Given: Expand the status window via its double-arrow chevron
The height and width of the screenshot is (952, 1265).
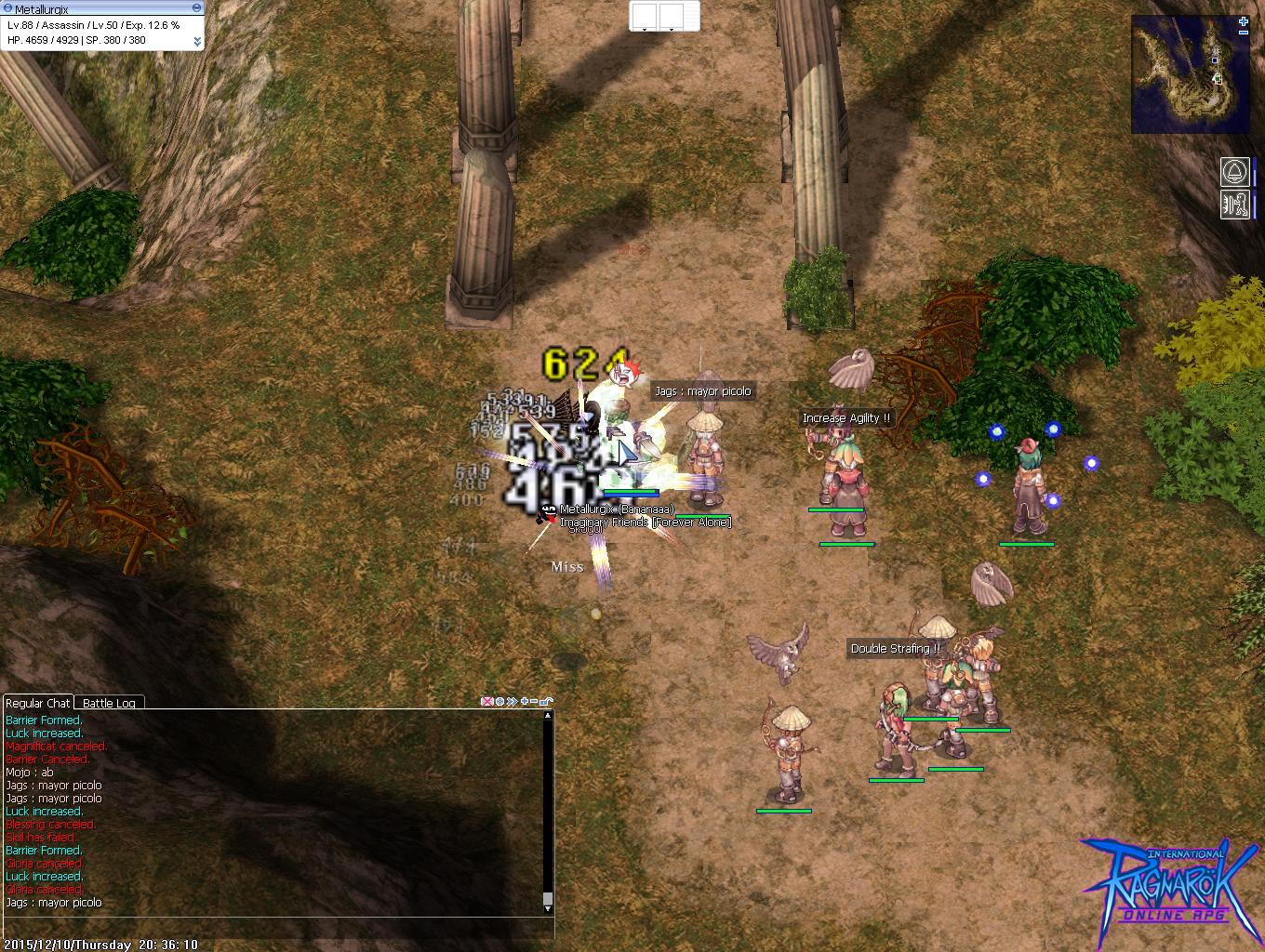Looking at the screenshot, I should coord(197,41).
